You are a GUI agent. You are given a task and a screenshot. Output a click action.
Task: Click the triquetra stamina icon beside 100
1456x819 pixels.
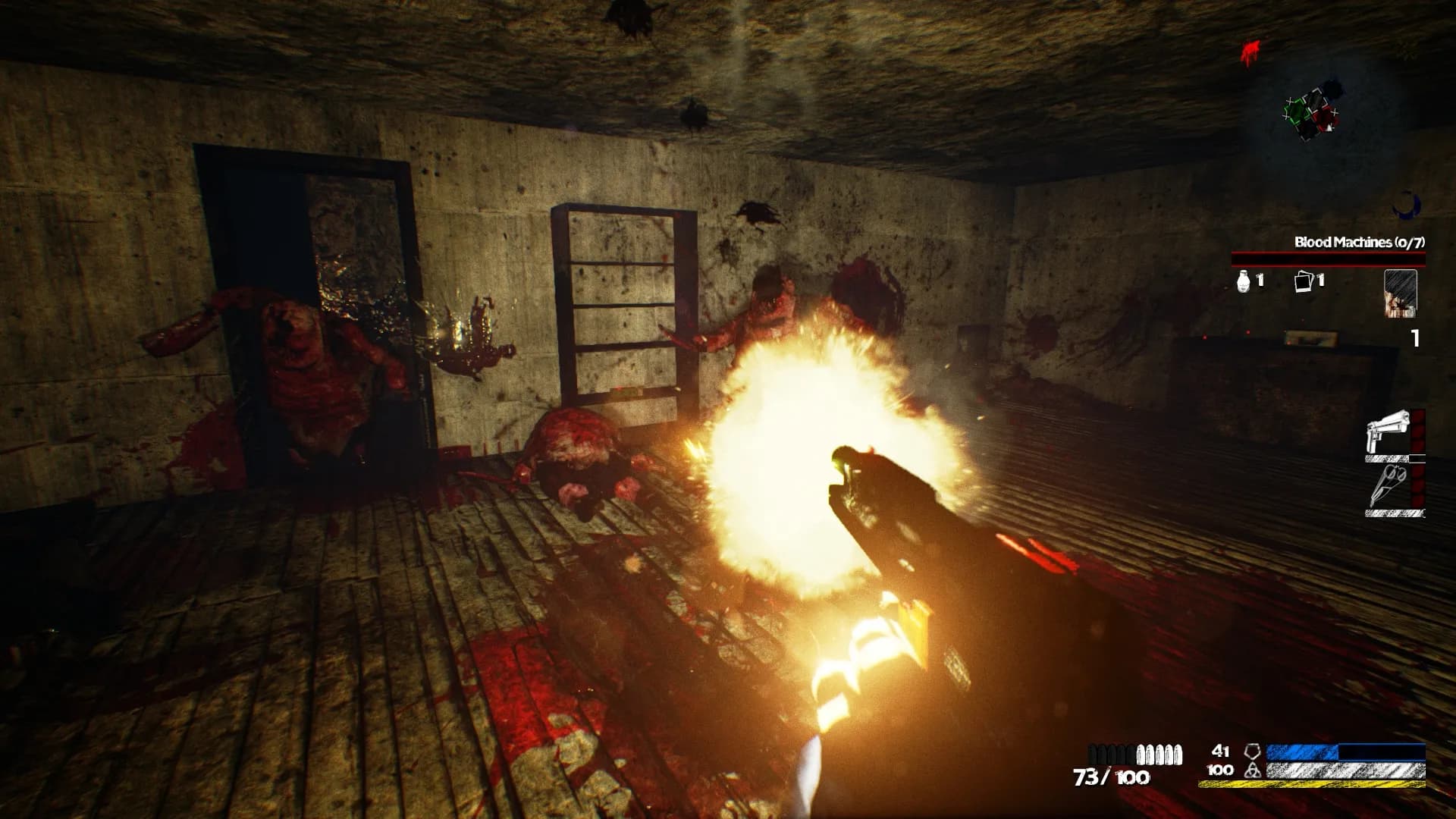1253,770
